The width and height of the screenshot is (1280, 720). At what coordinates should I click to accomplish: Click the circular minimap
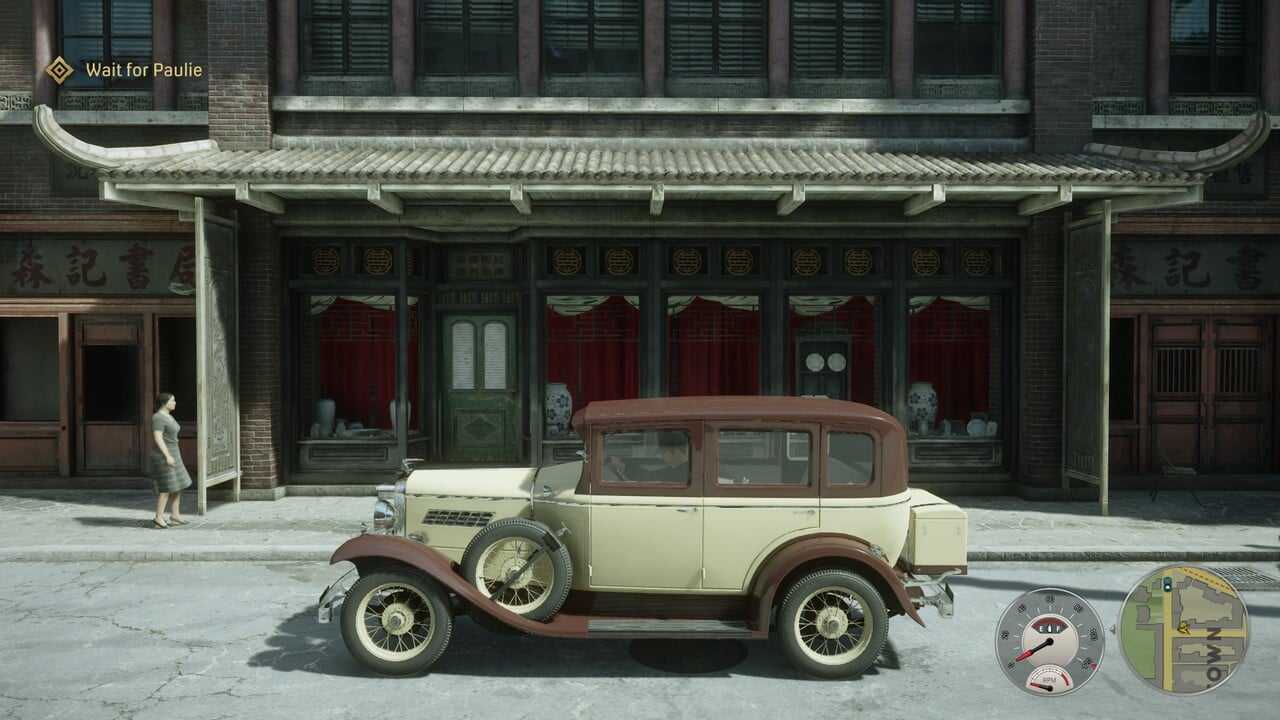tap(1183, 630)
